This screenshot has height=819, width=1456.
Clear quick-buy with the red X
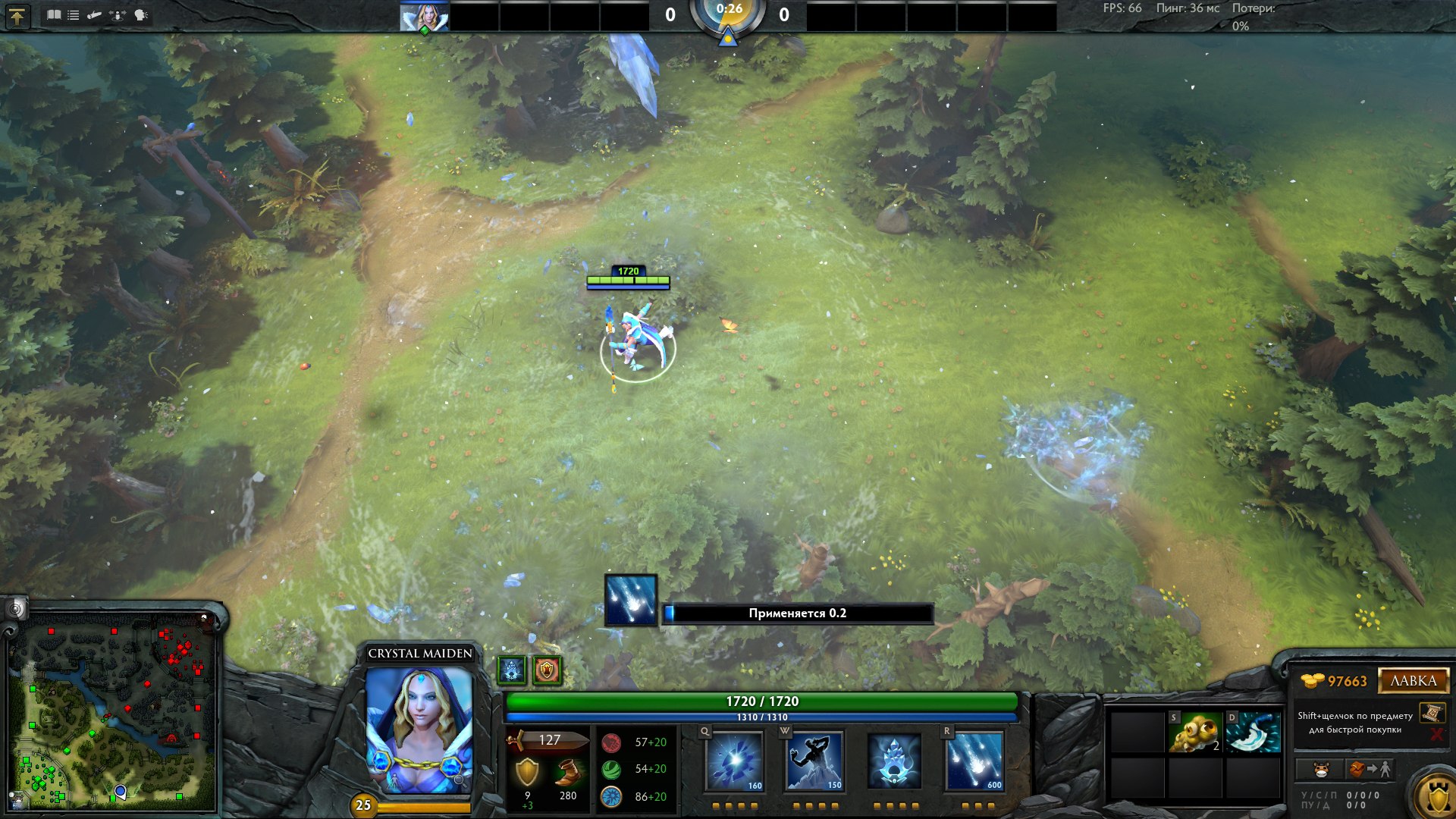(1436, 734)
